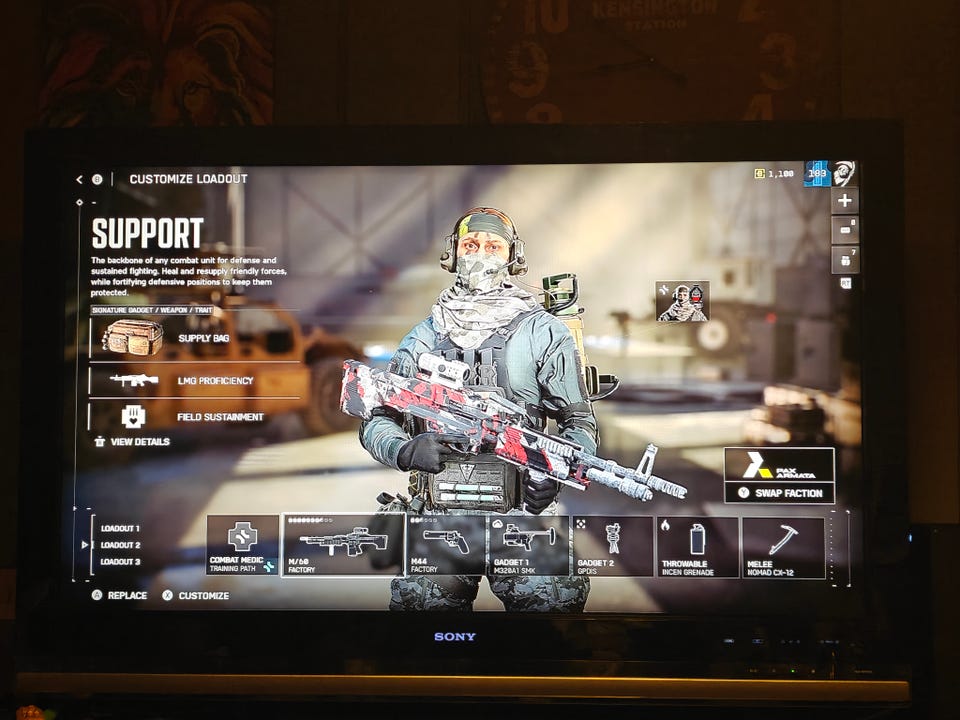Select the Nomad CX-12 melee slot
Image resolution: width=960 pixels, height=720 pixels.
783,547
